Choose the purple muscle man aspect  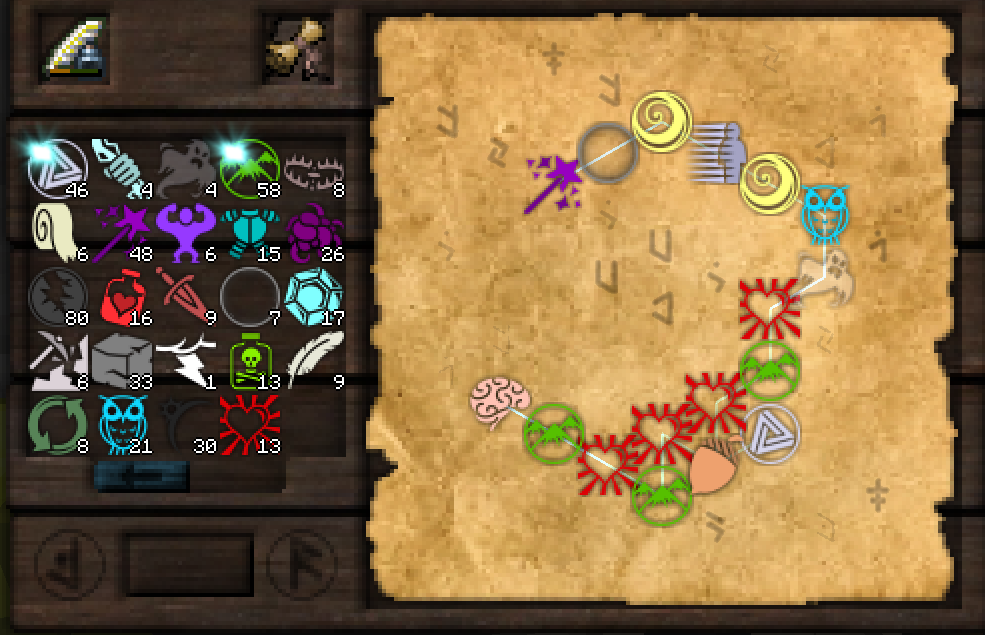coord(185,233)
